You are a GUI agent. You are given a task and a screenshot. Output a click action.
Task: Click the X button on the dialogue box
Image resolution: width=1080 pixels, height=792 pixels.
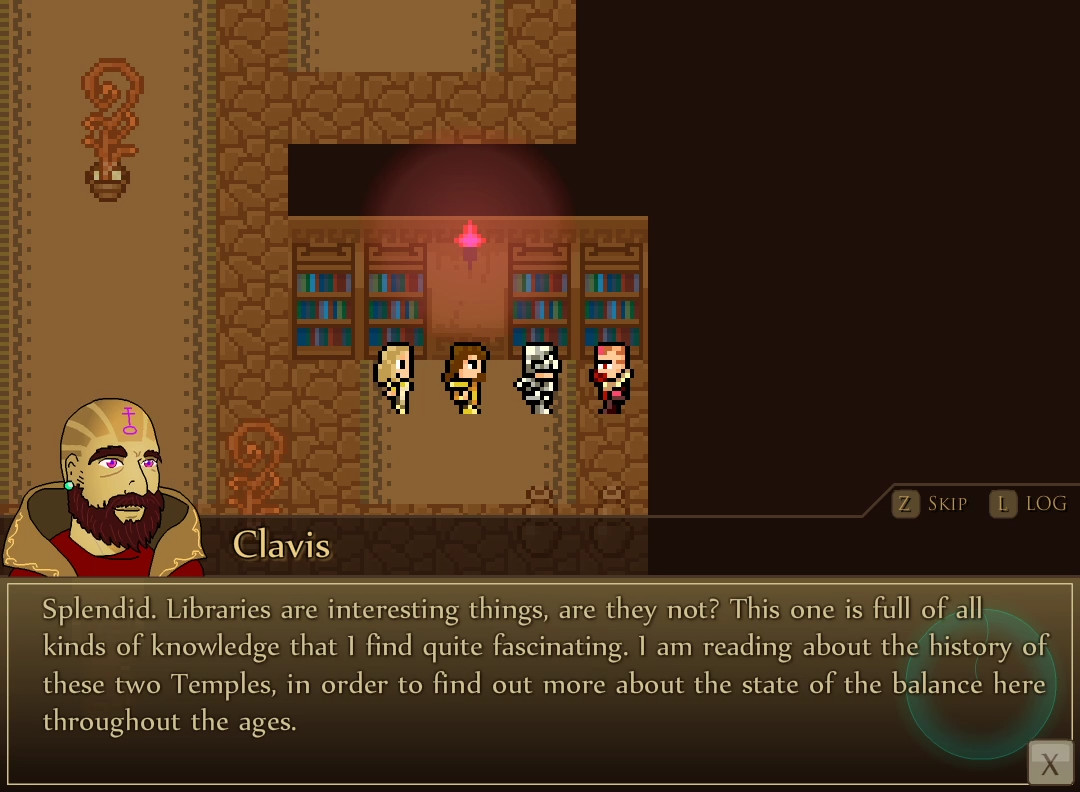pos(1050,764)
